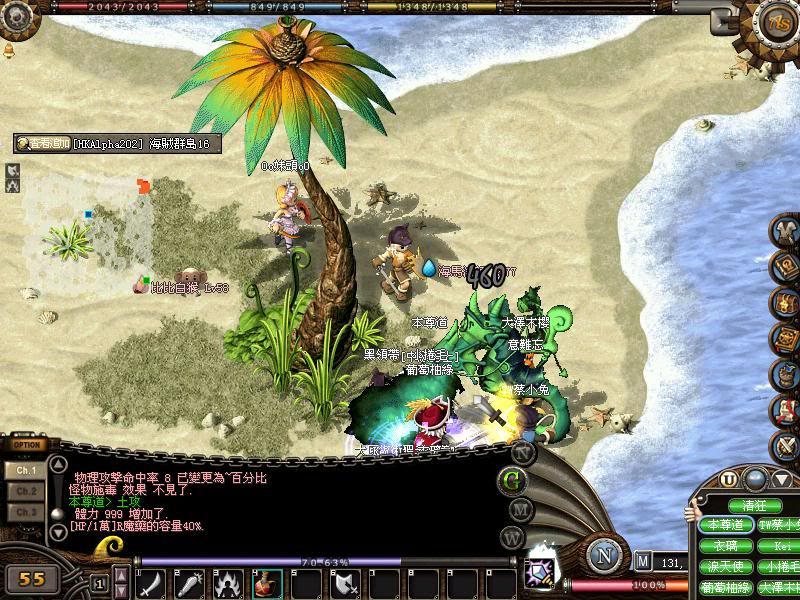The image size is (800, 600).
Task: Click the green G round button
Action: click(513, 480)
